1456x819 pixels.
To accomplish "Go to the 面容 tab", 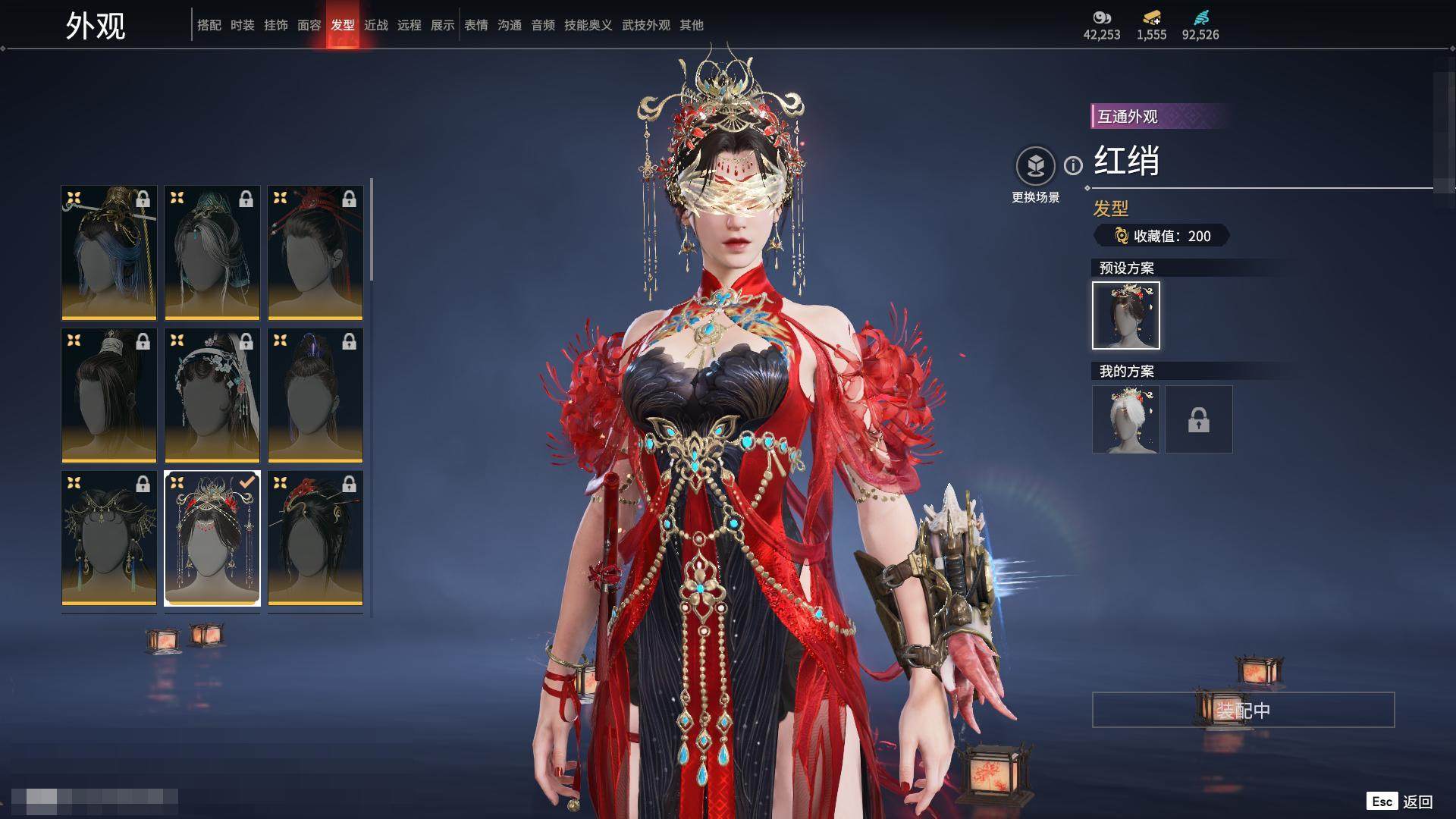I will pyautogui.click(x=309, y=25).
